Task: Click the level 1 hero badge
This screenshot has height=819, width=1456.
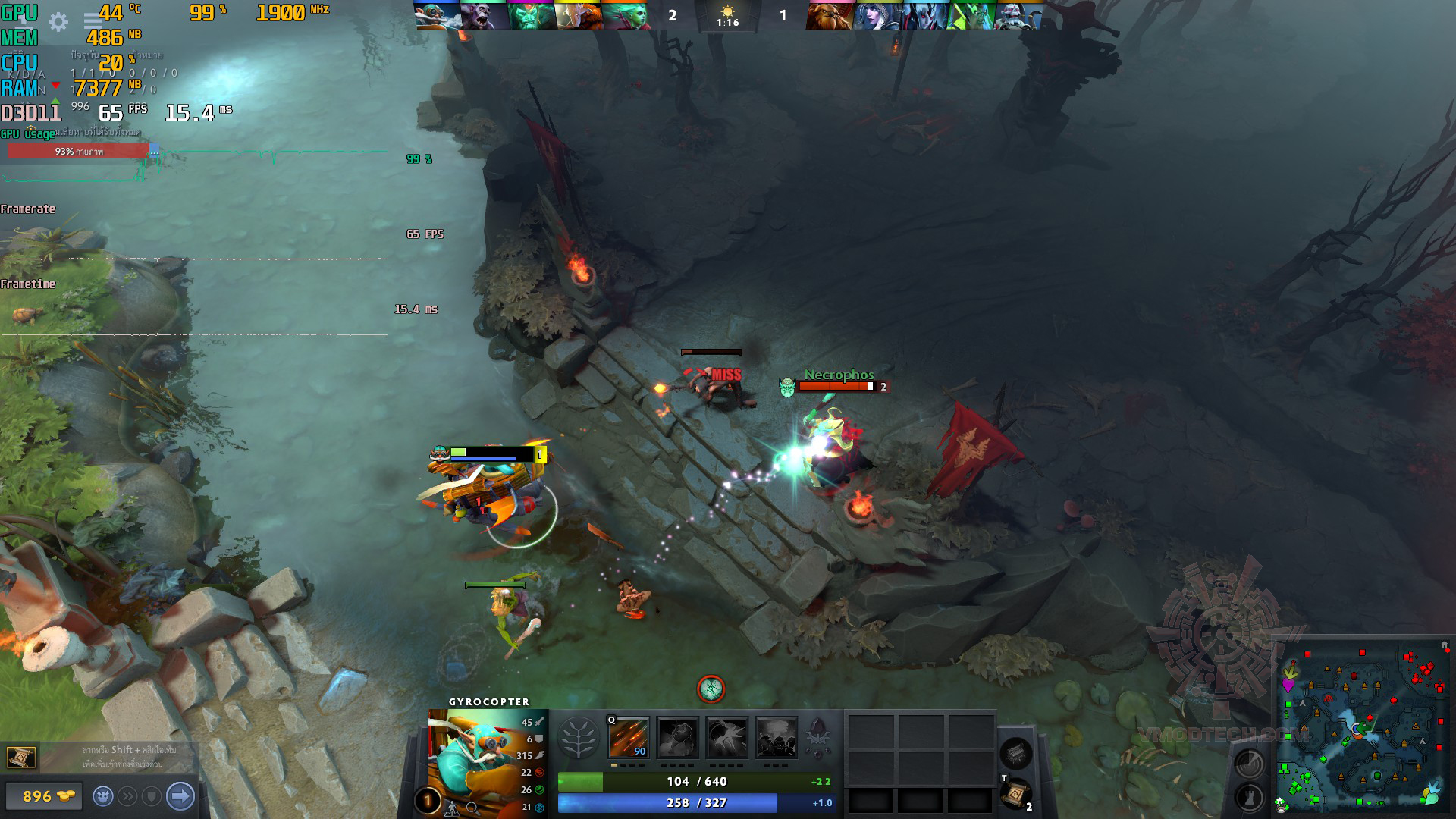Action: pyautogui.click(x=428, y=801)
